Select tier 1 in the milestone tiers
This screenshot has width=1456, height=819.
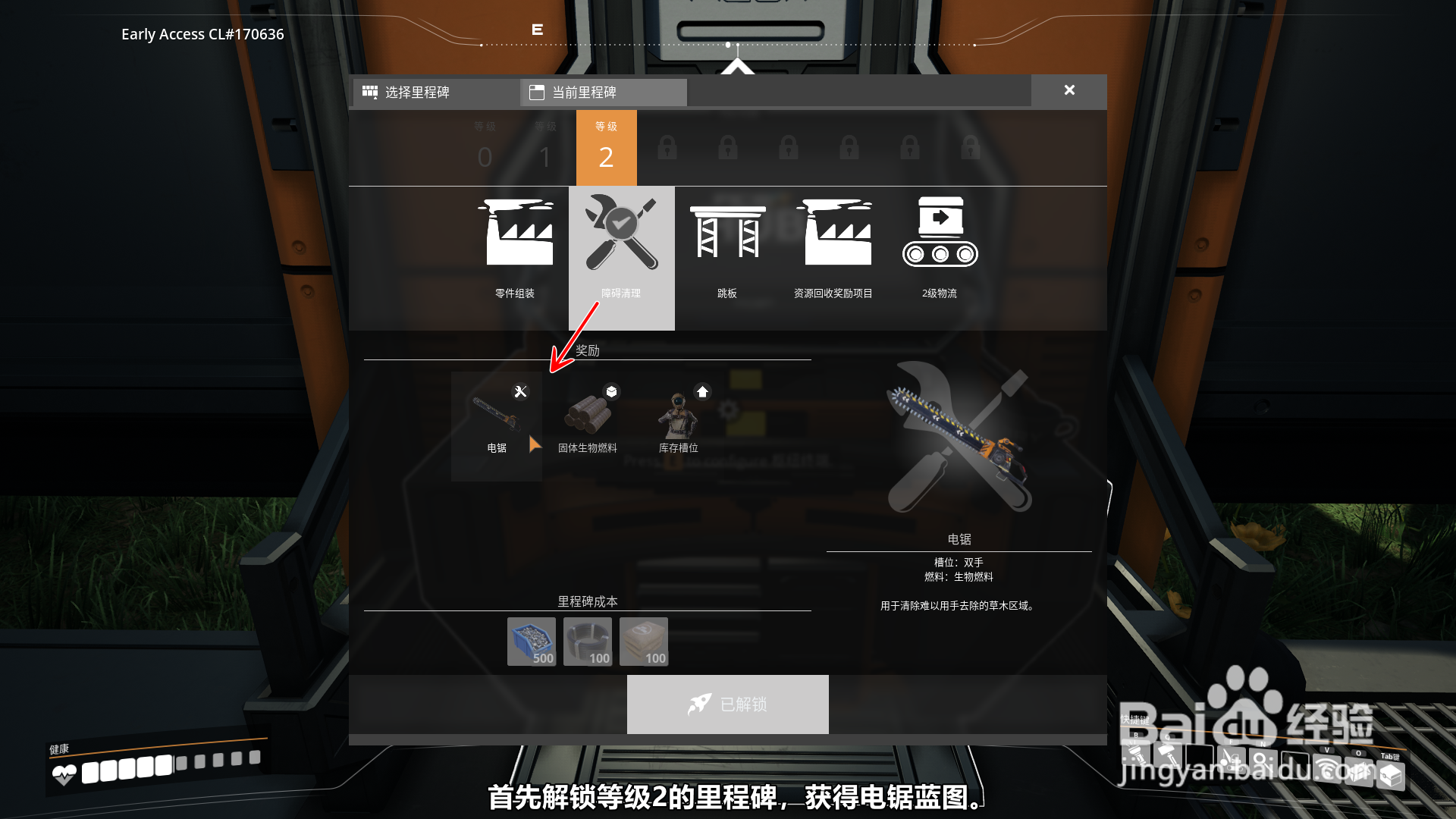tap(545, 148)
